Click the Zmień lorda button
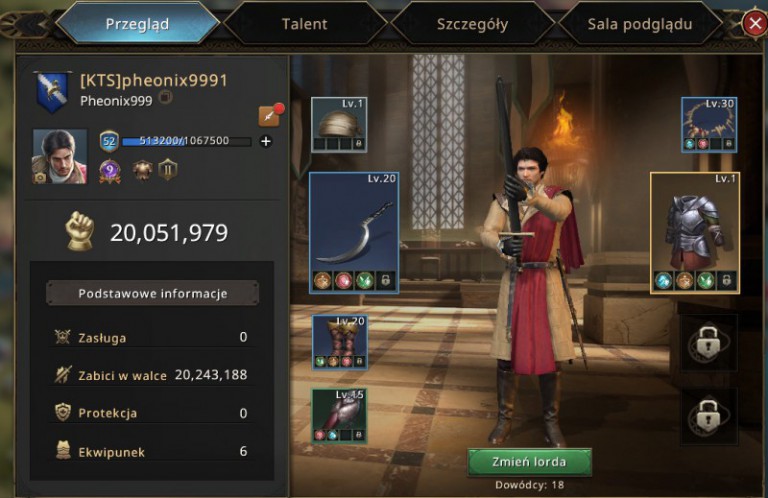This screenshot has width=768, height=498. click(x=529, y=462)
